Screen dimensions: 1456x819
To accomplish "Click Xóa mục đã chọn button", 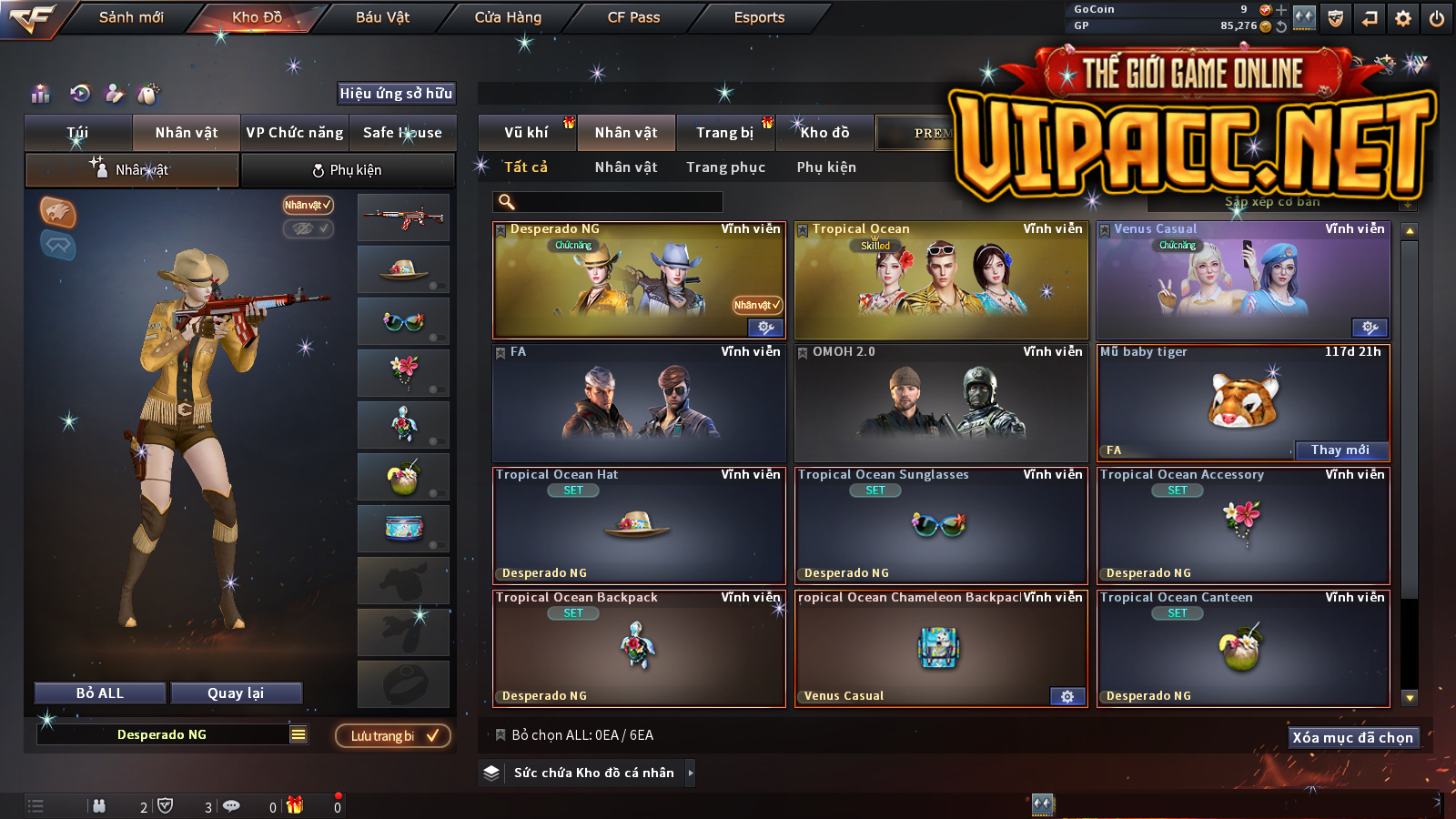I will point(1352,737).
